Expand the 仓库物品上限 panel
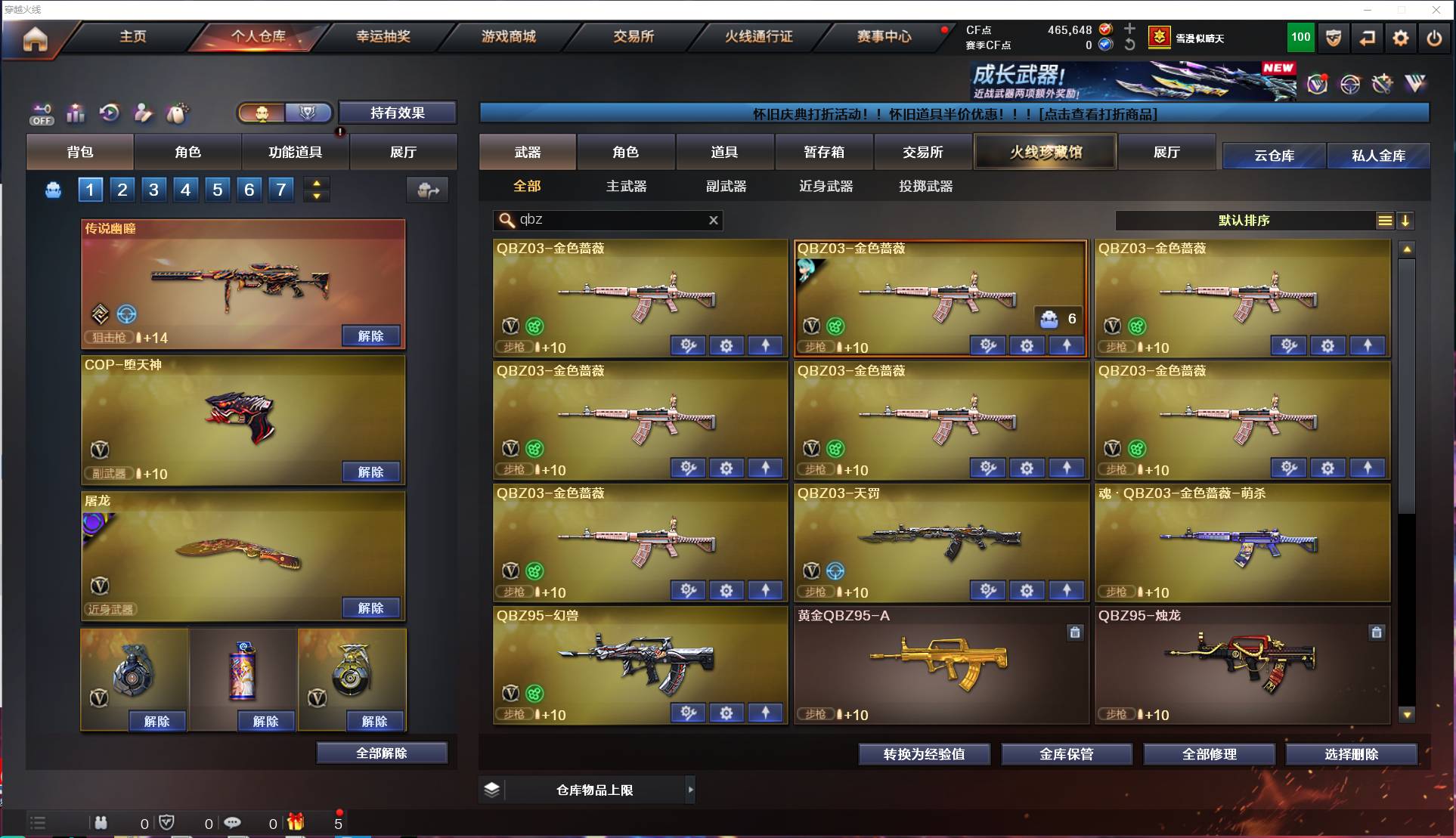Image resolution: width=1456 pixels, height=838 pixels. point(690,790)
